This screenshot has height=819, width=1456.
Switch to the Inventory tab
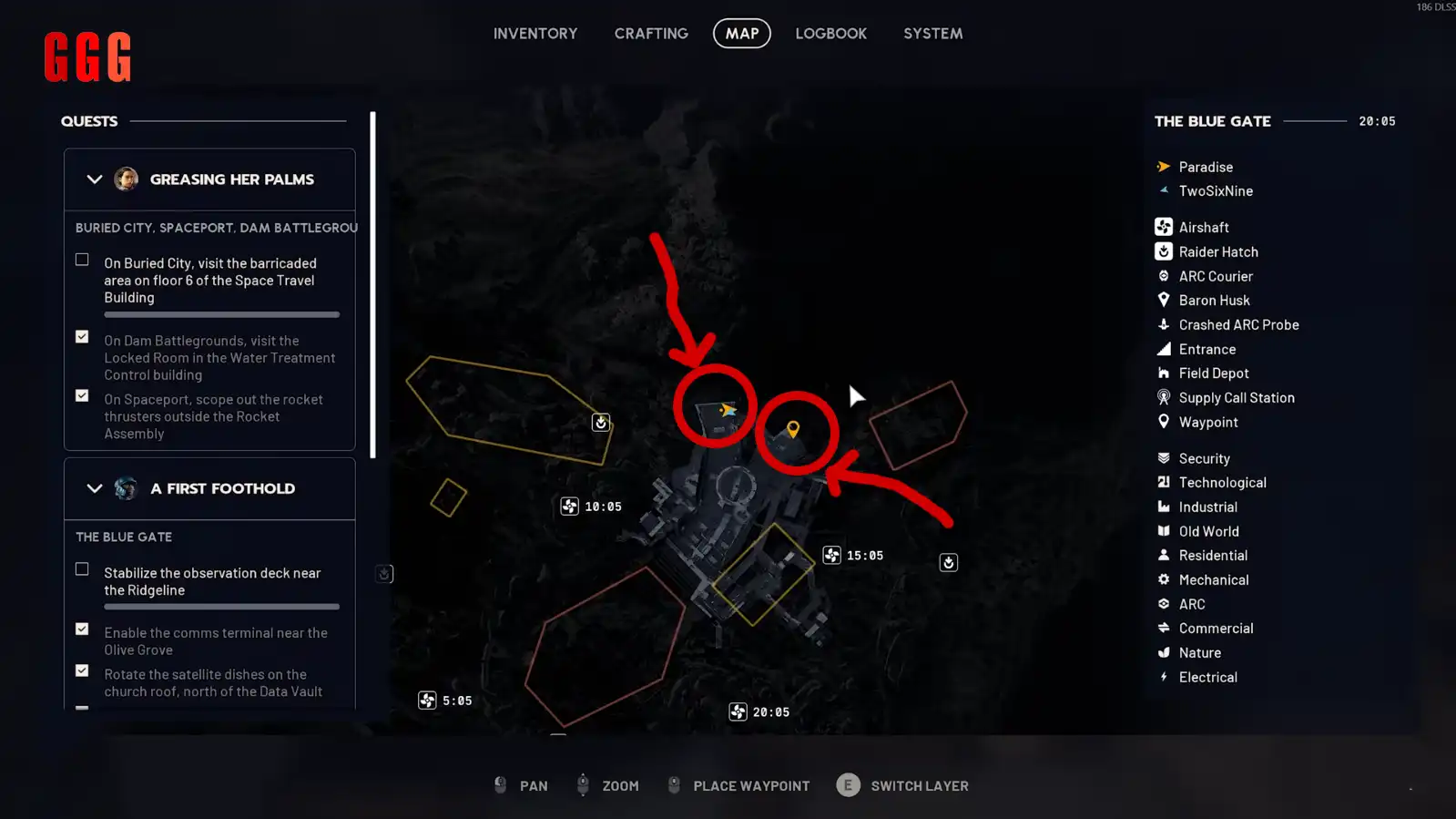tap(535, 33)
